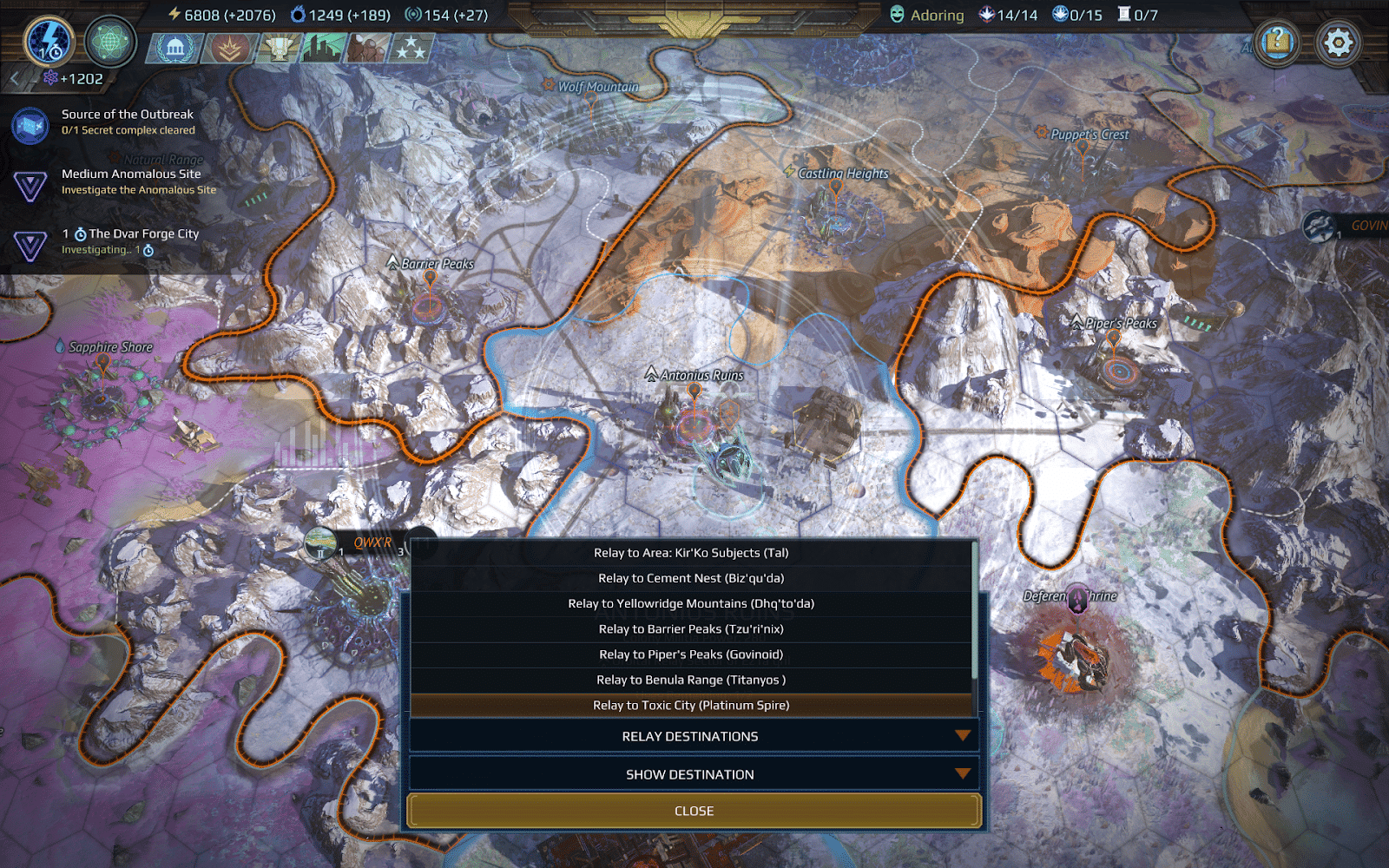
Task: Choose Relay to Toxic City (Platinum Spire)
Action: click(x=691, y=705)
